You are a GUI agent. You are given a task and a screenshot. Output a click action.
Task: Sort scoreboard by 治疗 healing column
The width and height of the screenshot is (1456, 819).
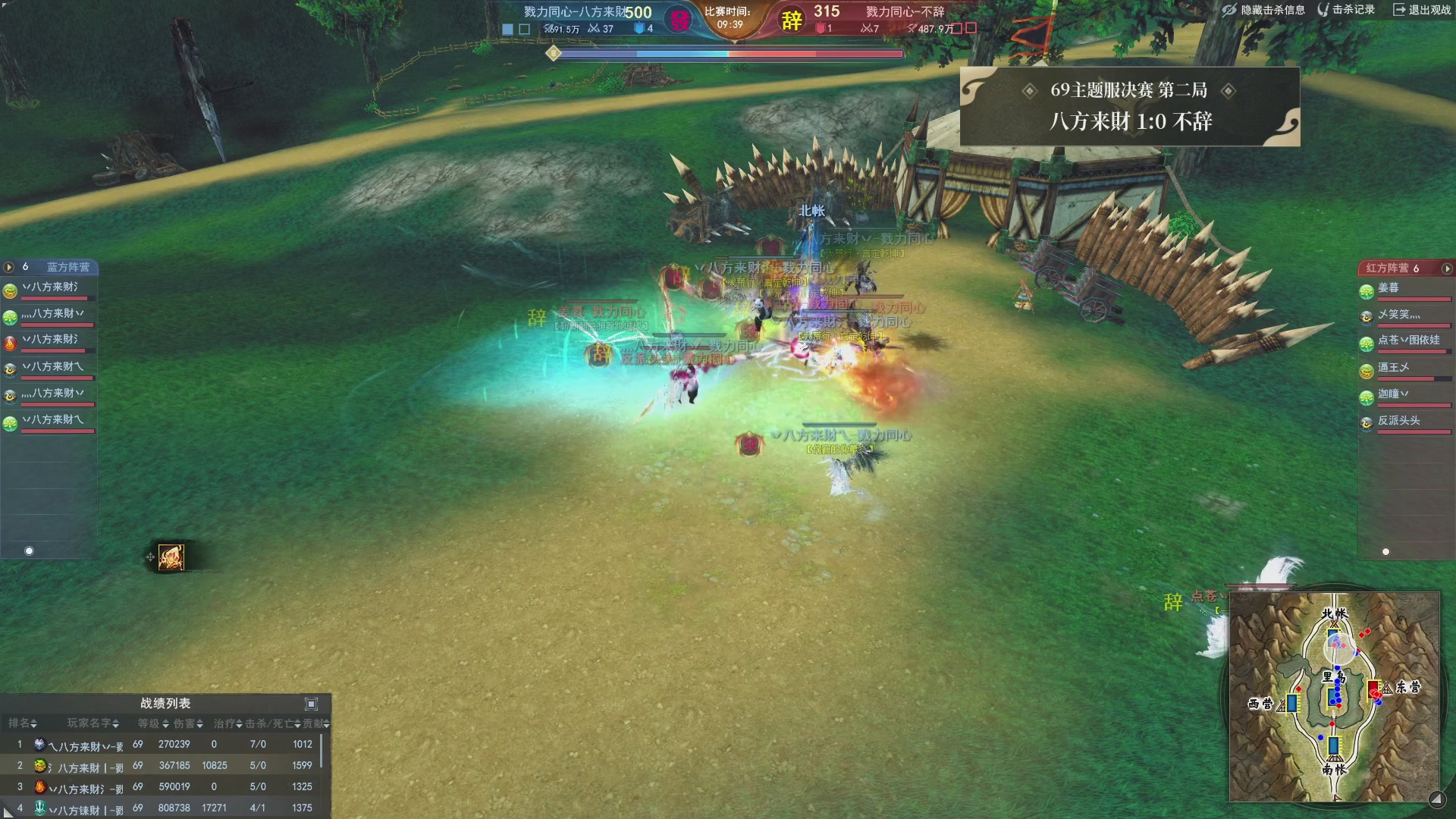point(227,723)
